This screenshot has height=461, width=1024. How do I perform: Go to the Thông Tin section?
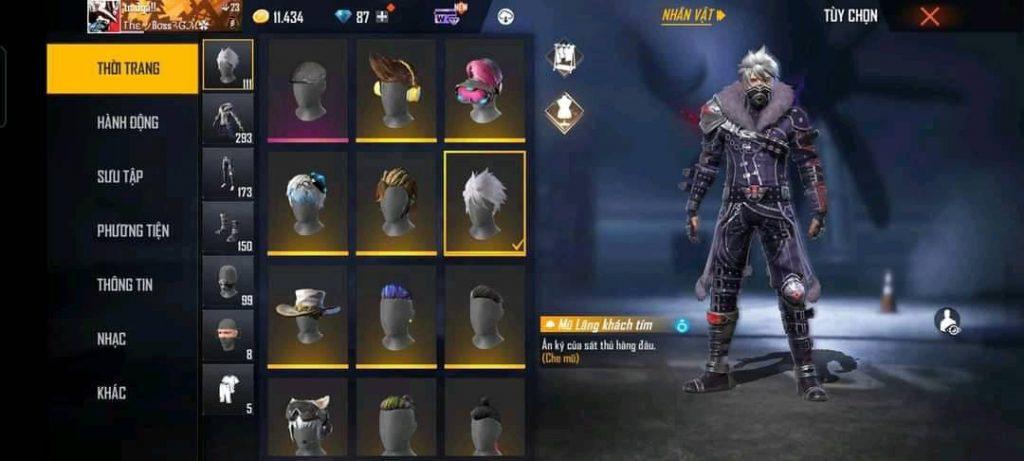coord(127,285)
